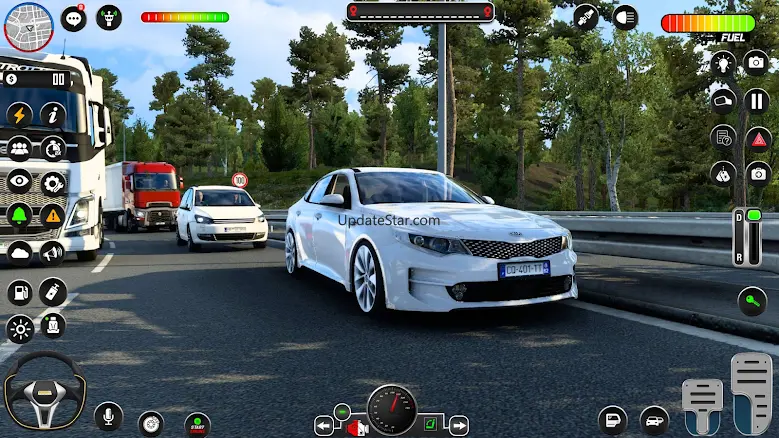Open the chat speech bubble

pos(73,18)
